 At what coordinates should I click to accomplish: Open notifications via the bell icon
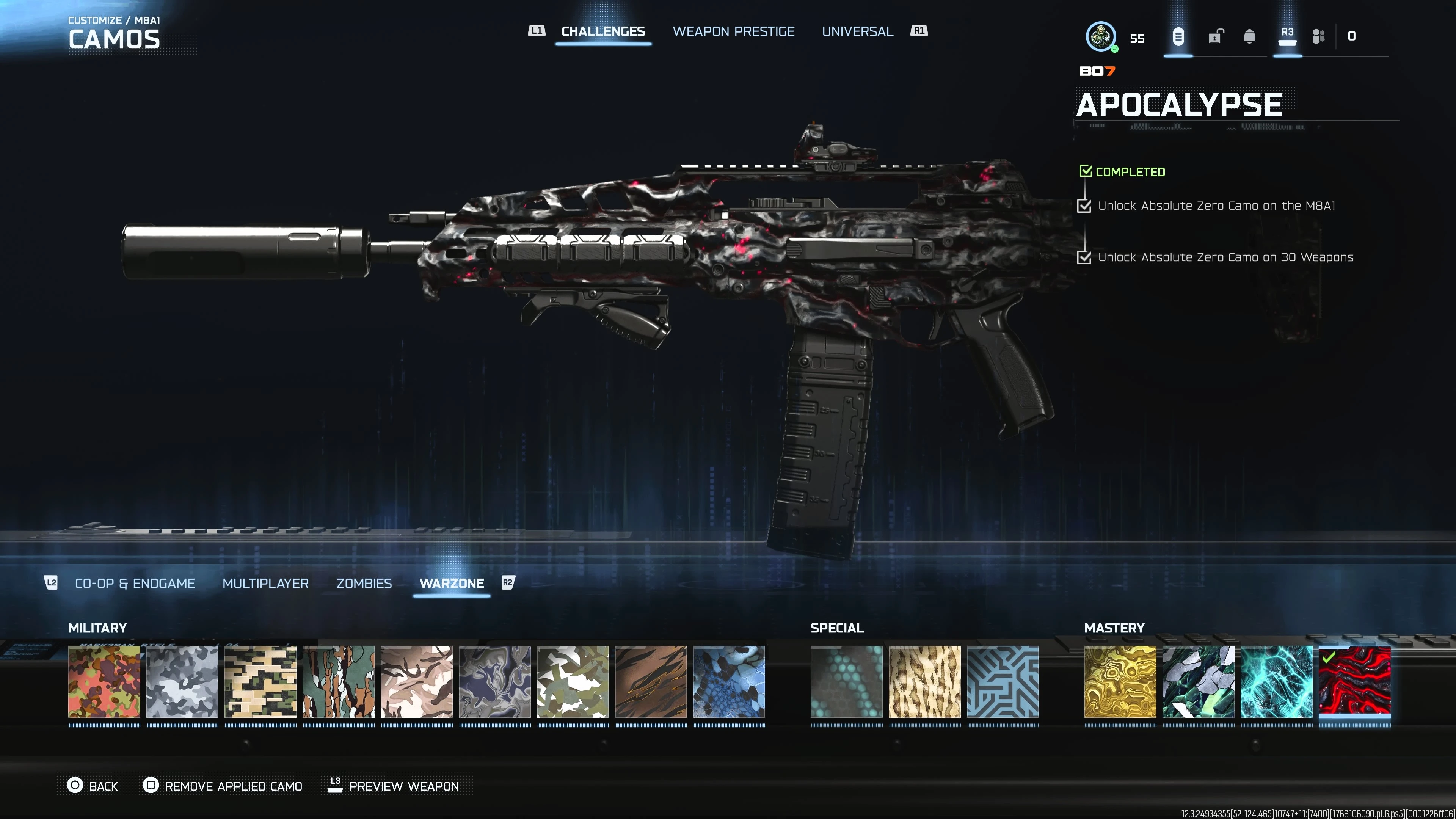point(1250,36)
